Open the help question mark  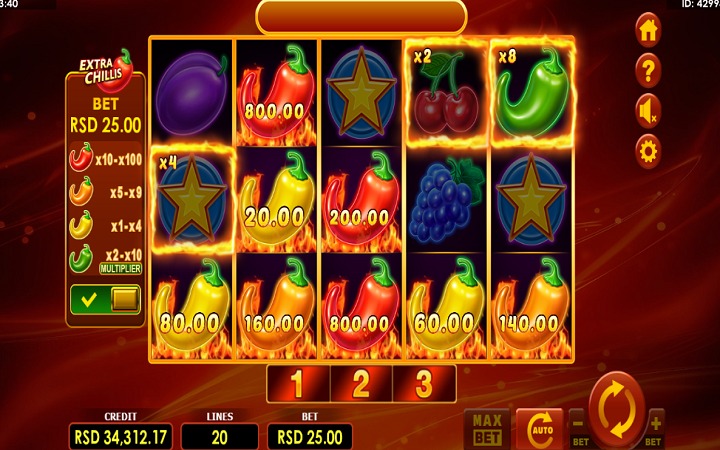pyautogui.click(x=648, y=70)
